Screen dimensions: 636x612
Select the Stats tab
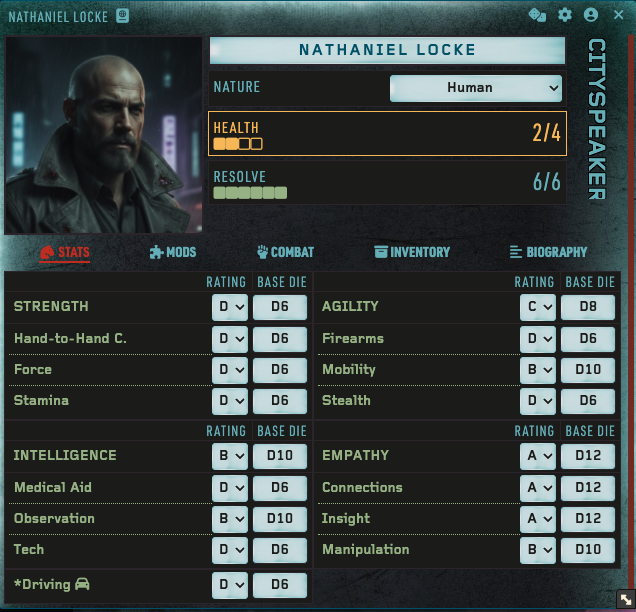65,253
